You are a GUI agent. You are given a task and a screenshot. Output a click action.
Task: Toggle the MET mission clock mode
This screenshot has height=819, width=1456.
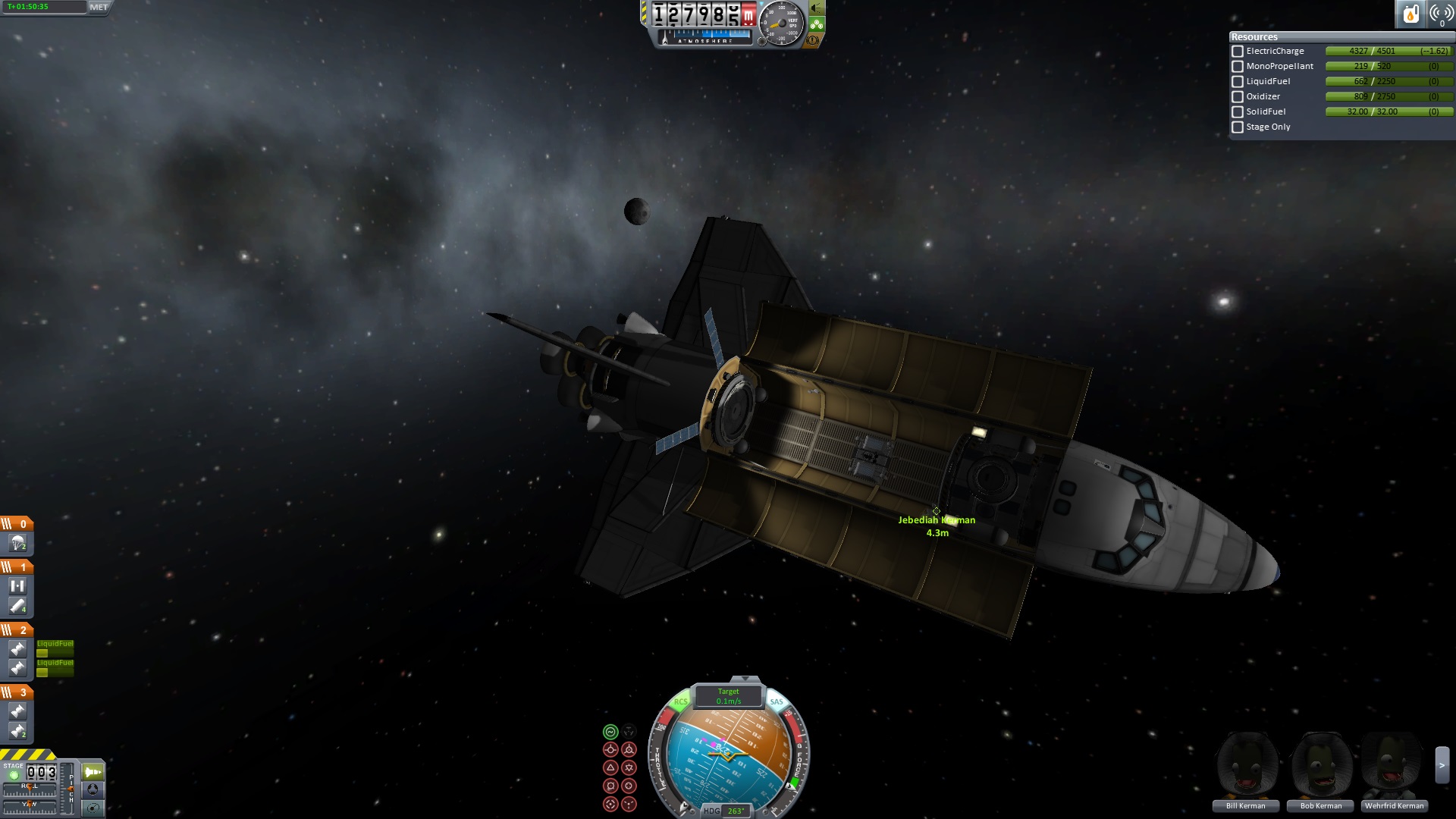(99, 8)
